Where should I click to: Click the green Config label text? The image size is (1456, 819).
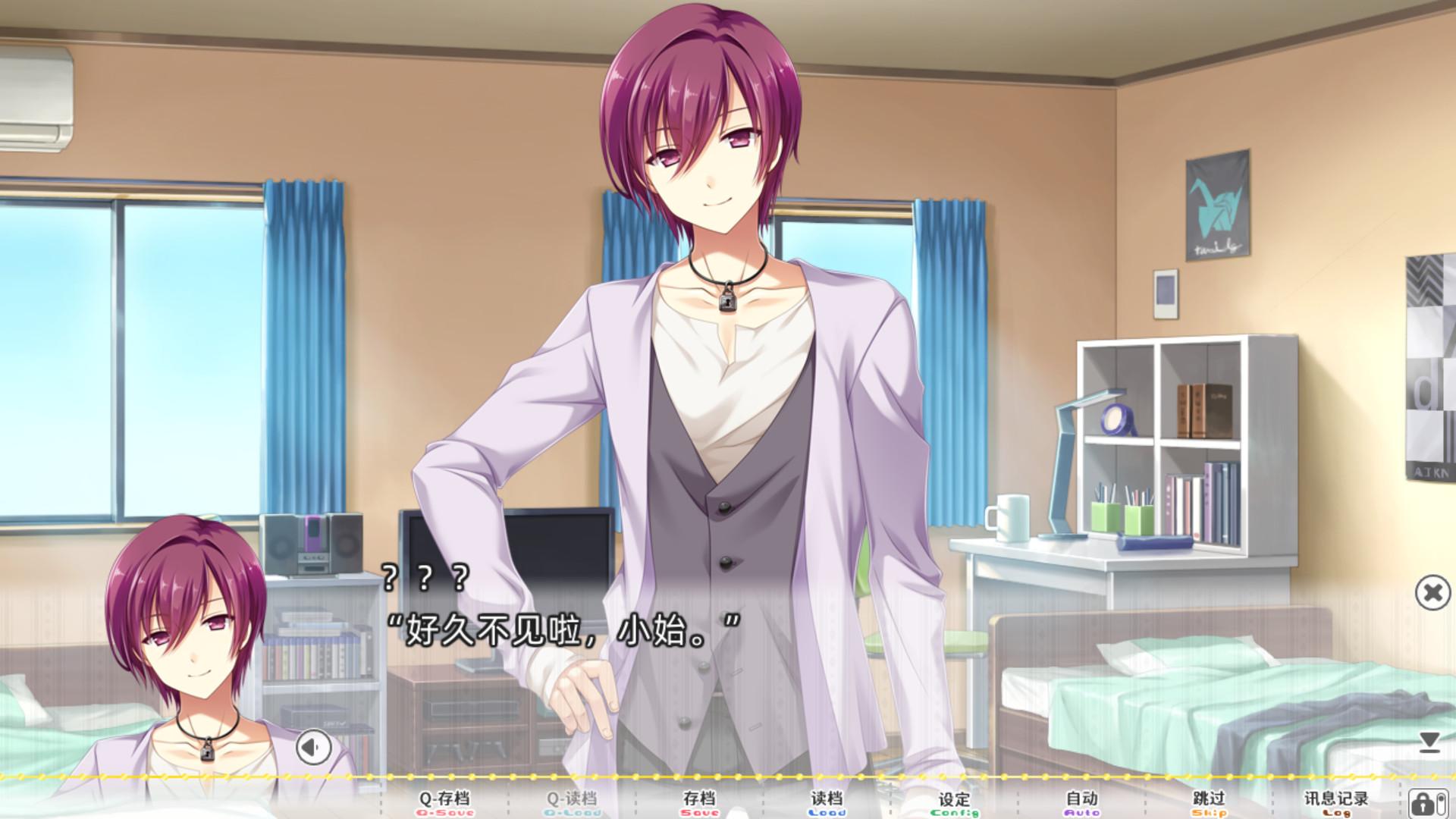954,814
